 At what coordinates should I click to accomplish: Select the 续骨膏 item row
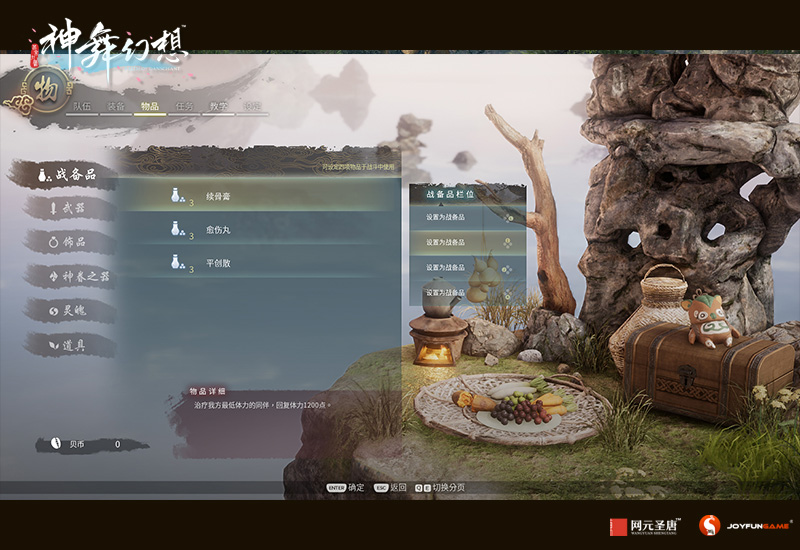coord(258,196)
